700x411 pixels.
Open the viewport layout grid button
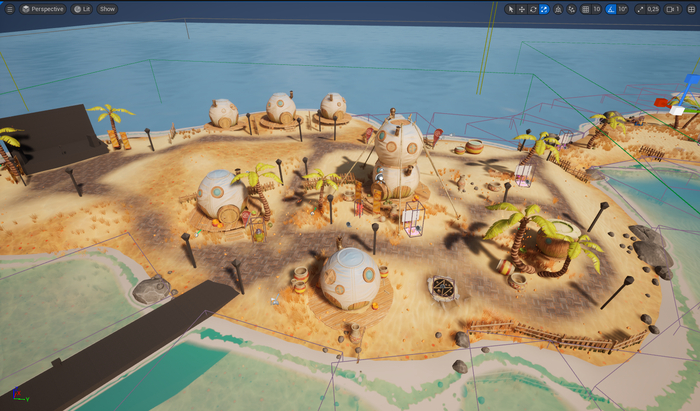tap(691, 9)
